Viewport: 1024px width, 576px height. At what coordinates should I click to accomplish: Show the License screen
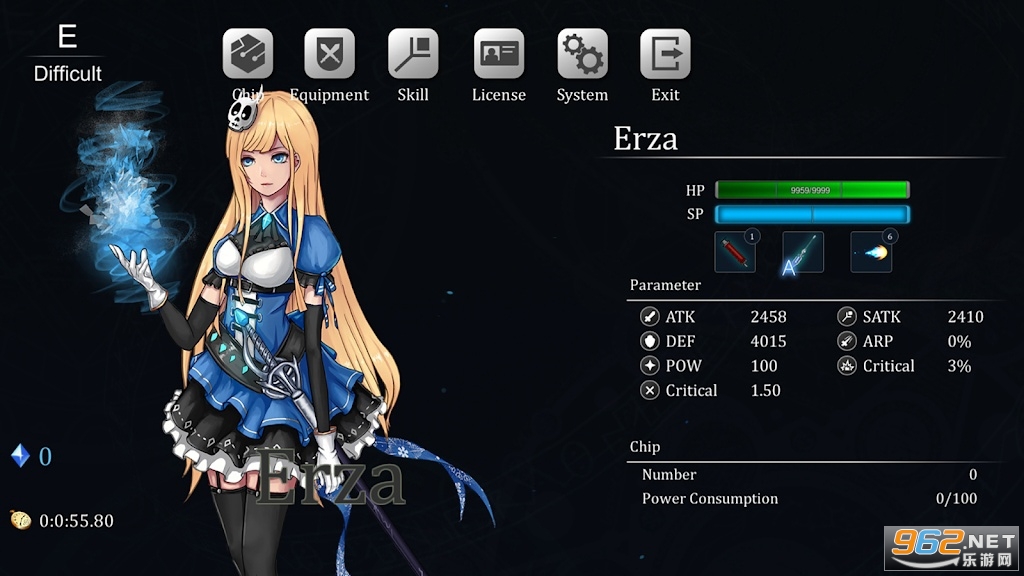pos(498,54)
